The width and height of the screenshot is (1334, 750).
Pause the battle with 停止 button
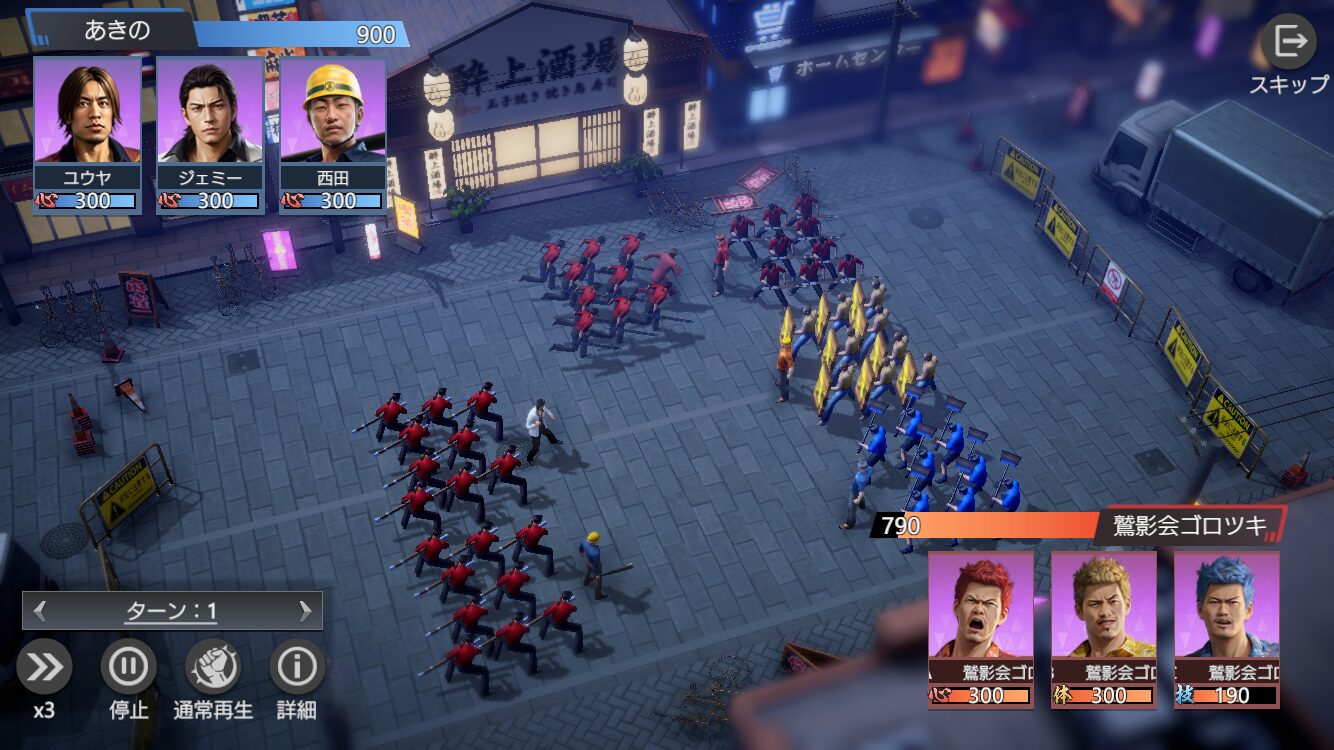pos(128,668)
